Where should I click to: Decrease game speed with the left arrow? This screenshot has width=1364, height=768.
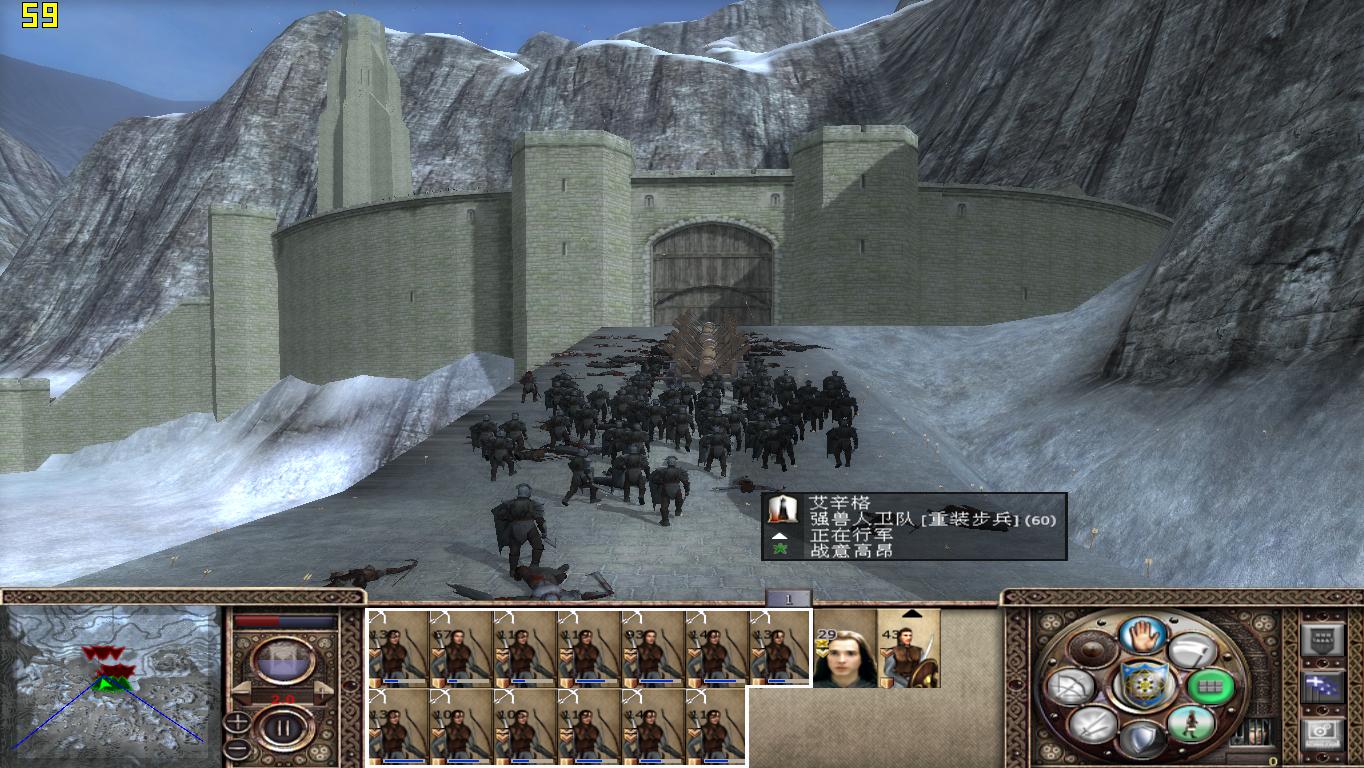(x=243, y=693)
